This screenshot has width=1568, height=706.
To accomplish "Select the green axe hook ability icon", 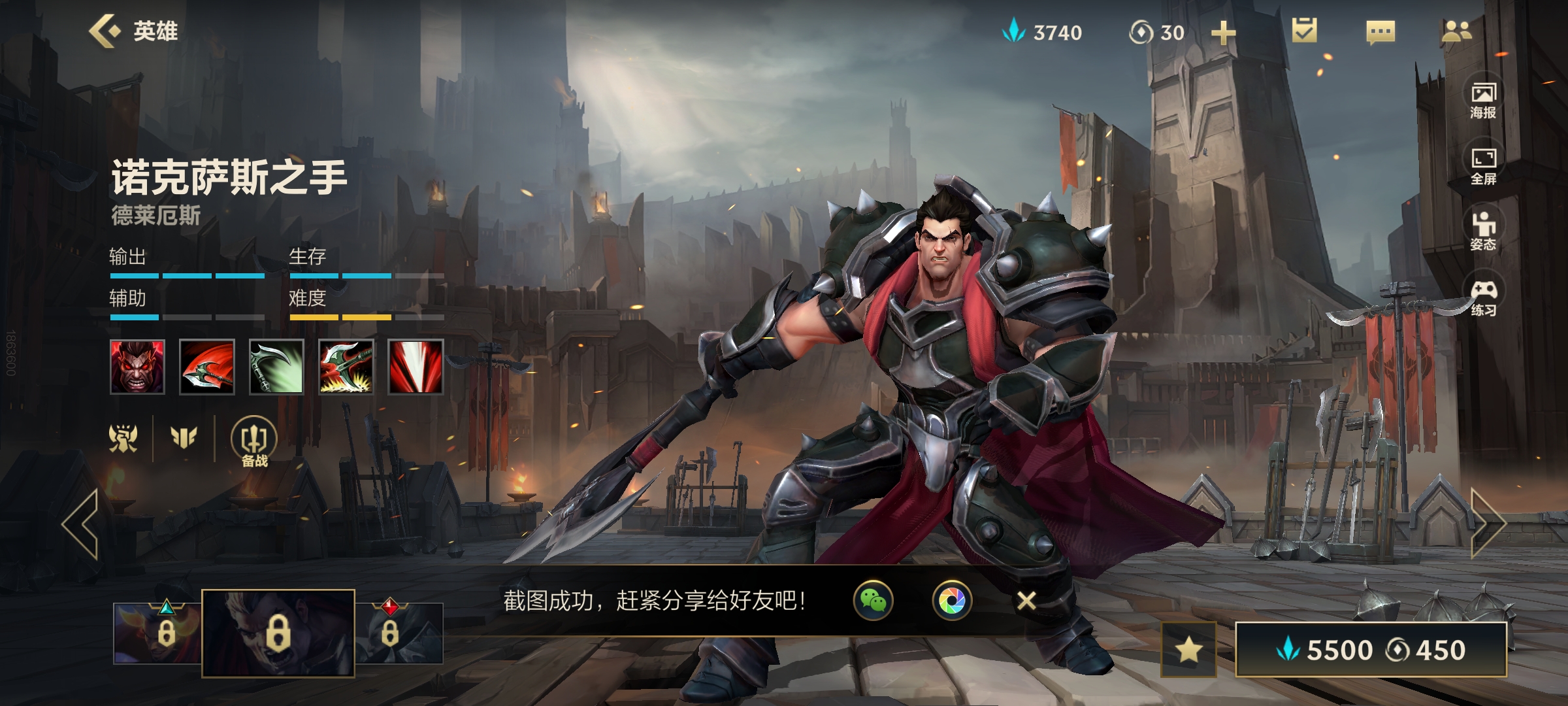I will coord(276,367).
